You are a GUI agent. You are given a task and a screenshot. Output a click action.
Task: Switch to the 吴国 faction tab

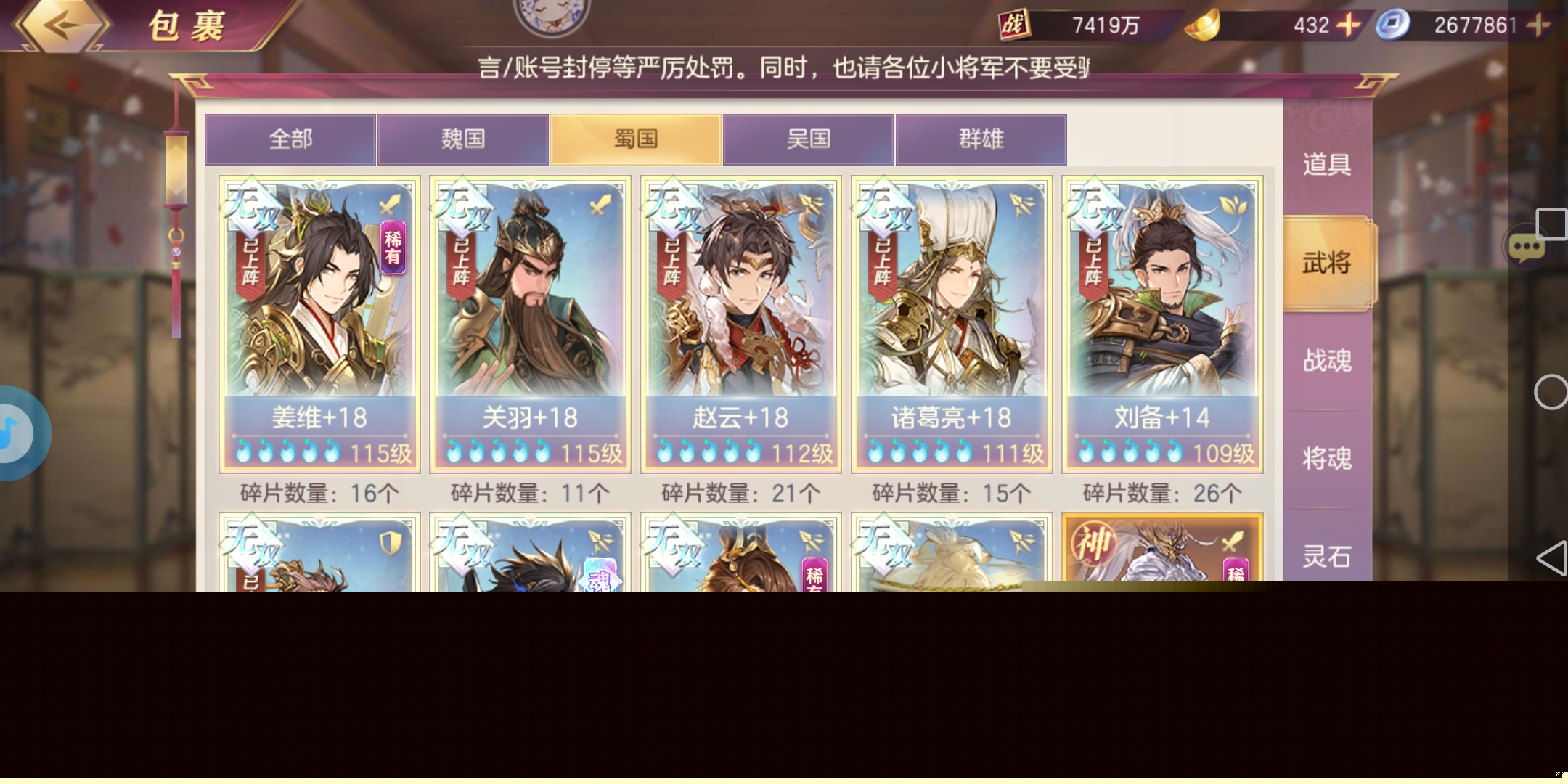(x=808, y=139)
